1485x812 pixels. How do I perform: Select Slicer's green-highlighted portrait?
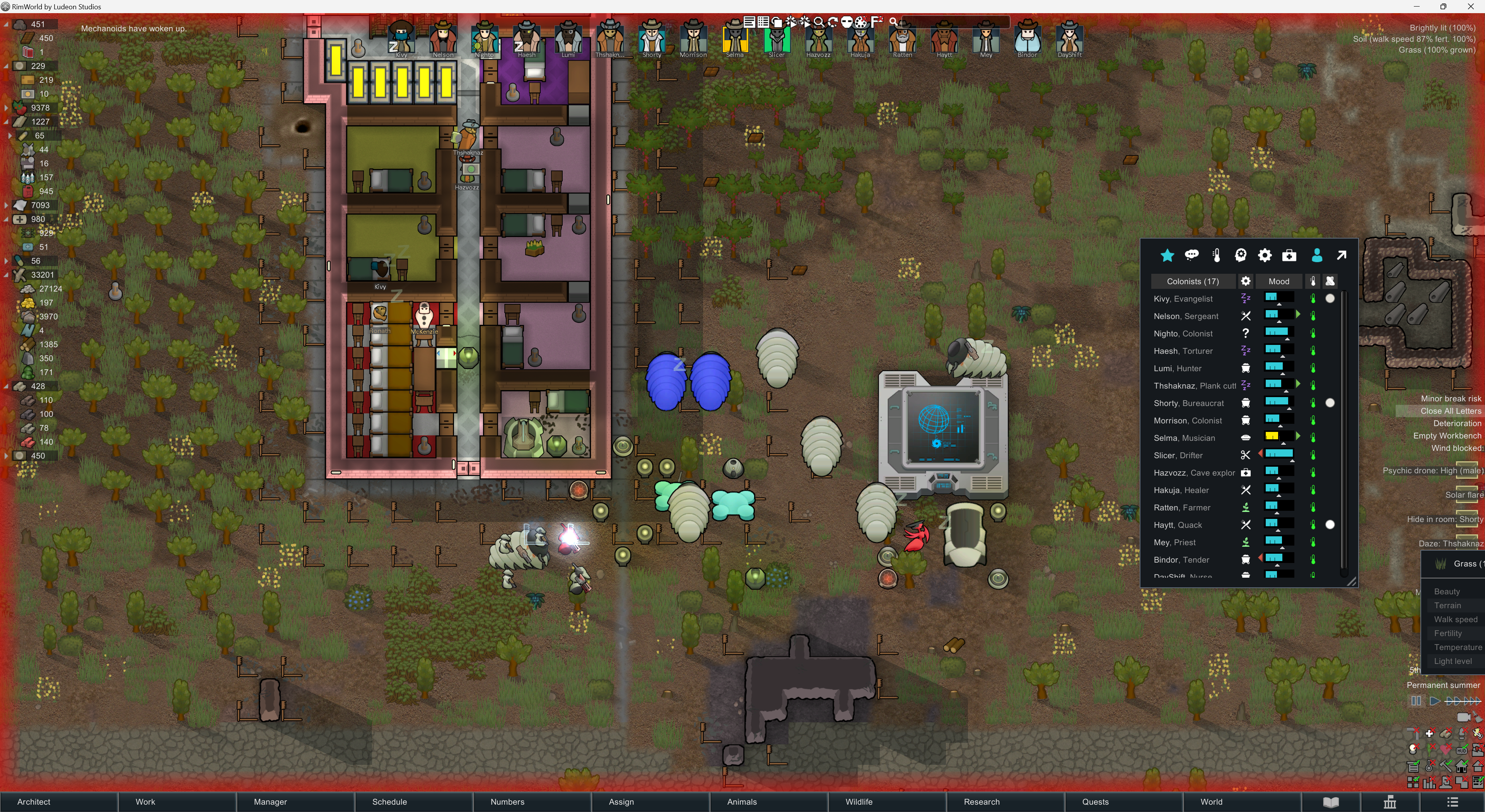click(776, 39)
